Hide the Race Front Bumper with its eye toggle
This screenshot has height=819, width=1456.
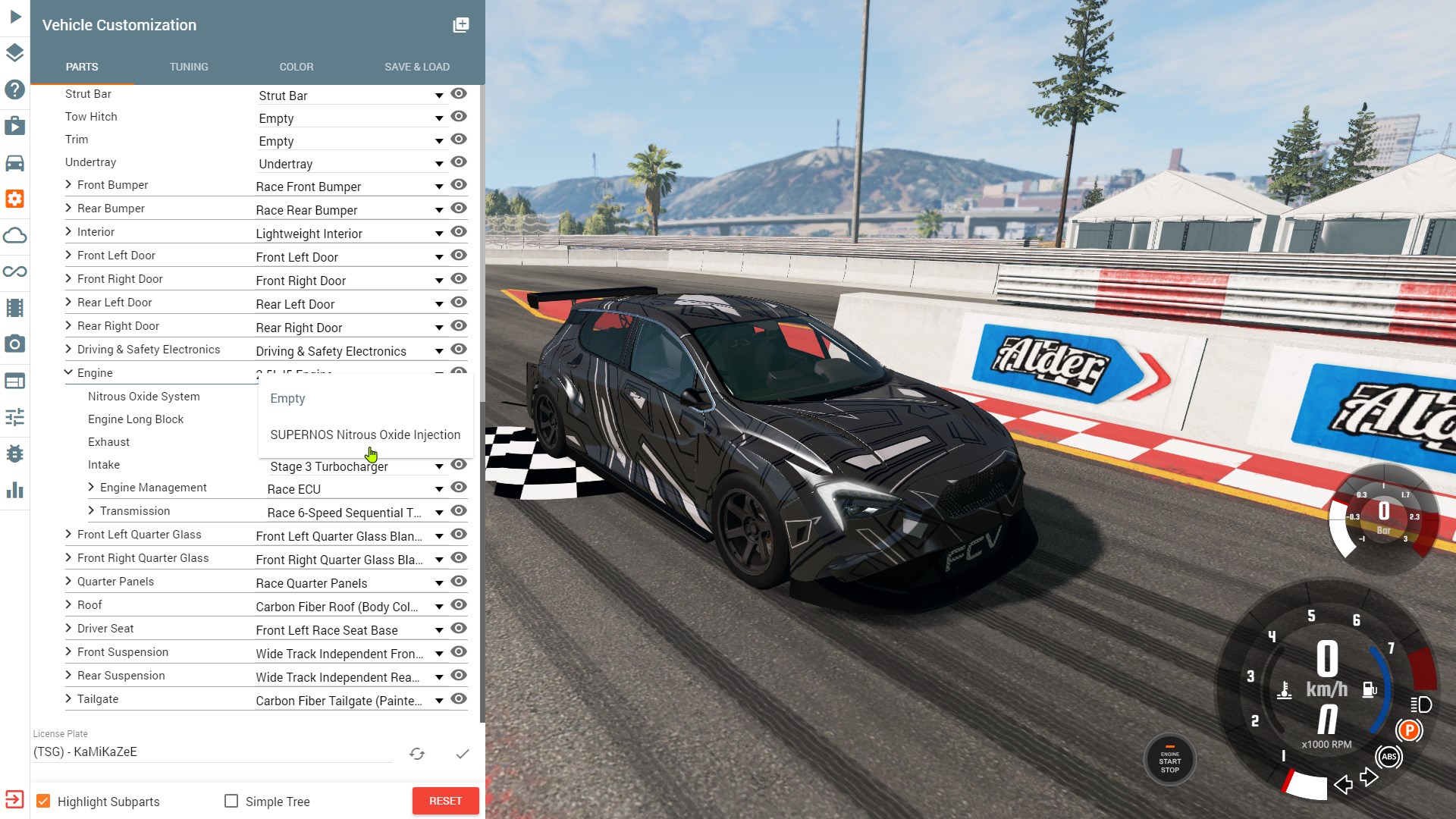click(459, 185)
